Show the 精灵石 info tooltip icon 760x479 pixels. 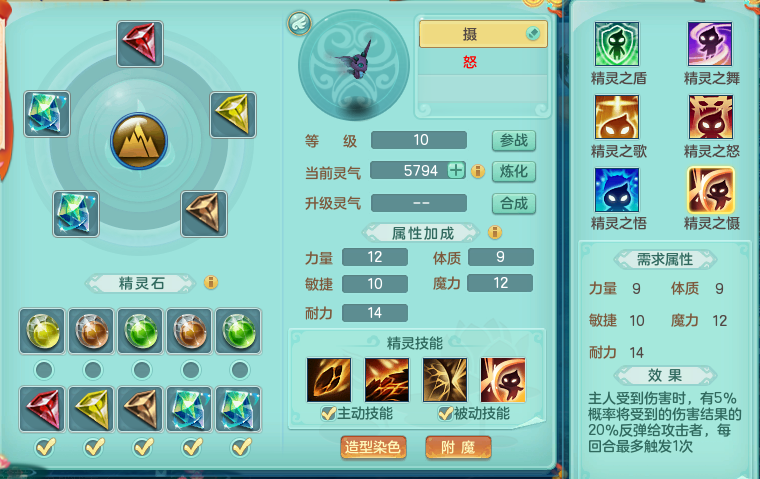coord(210,283)
